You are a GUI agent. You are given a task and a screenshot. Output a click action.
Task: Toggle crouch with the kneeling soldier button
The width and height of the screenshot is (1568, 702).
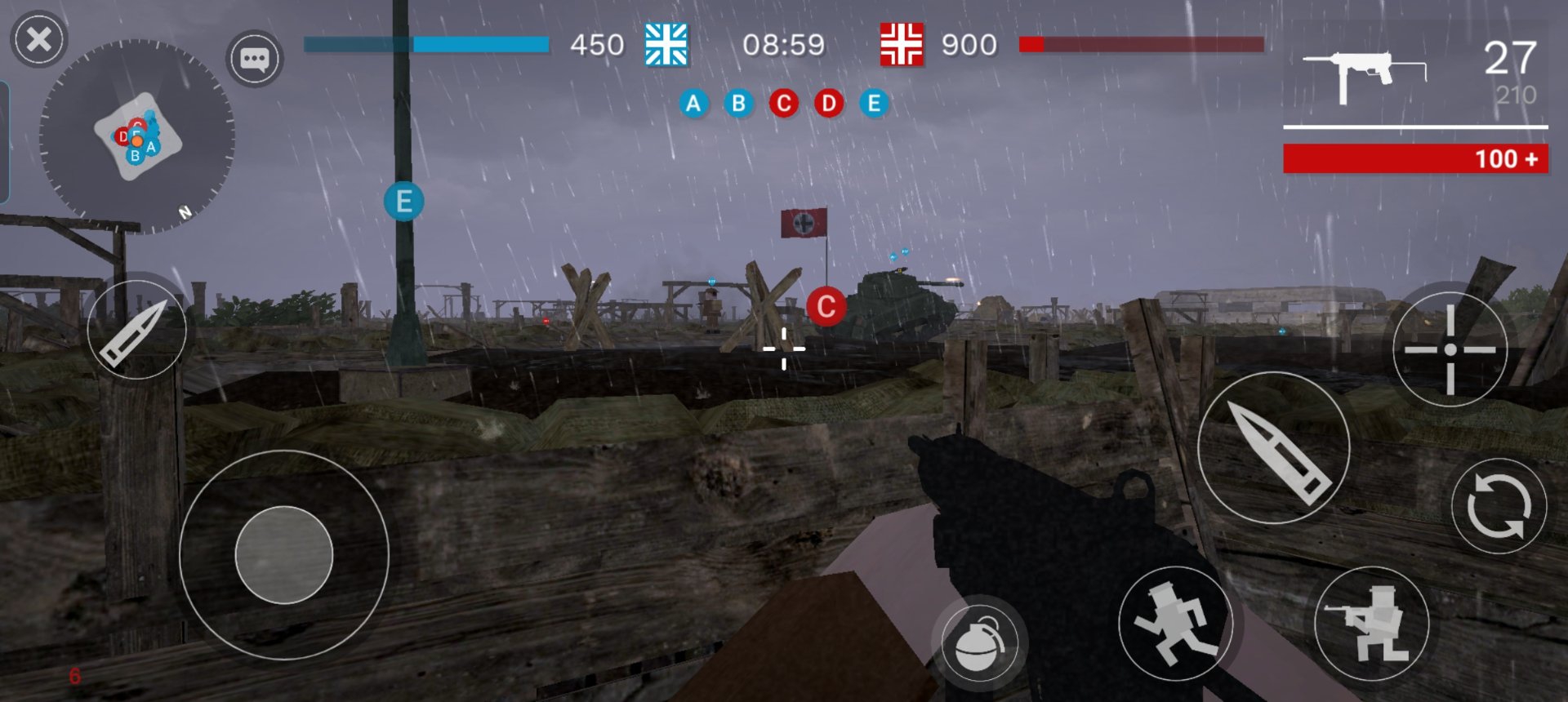1371,624
